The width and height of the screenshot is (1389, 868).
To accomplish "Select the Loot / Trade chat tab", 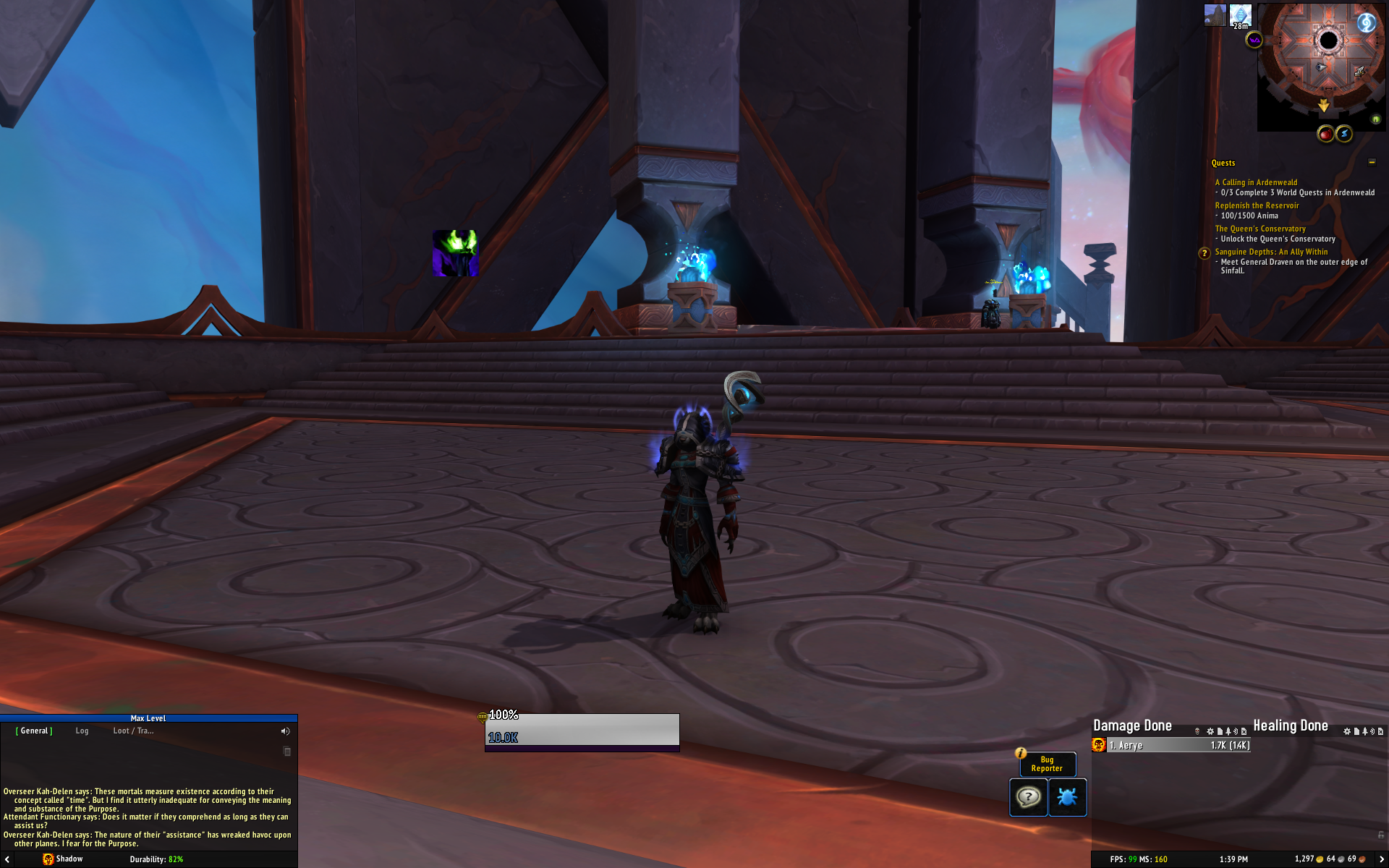I will click(133, 731).
